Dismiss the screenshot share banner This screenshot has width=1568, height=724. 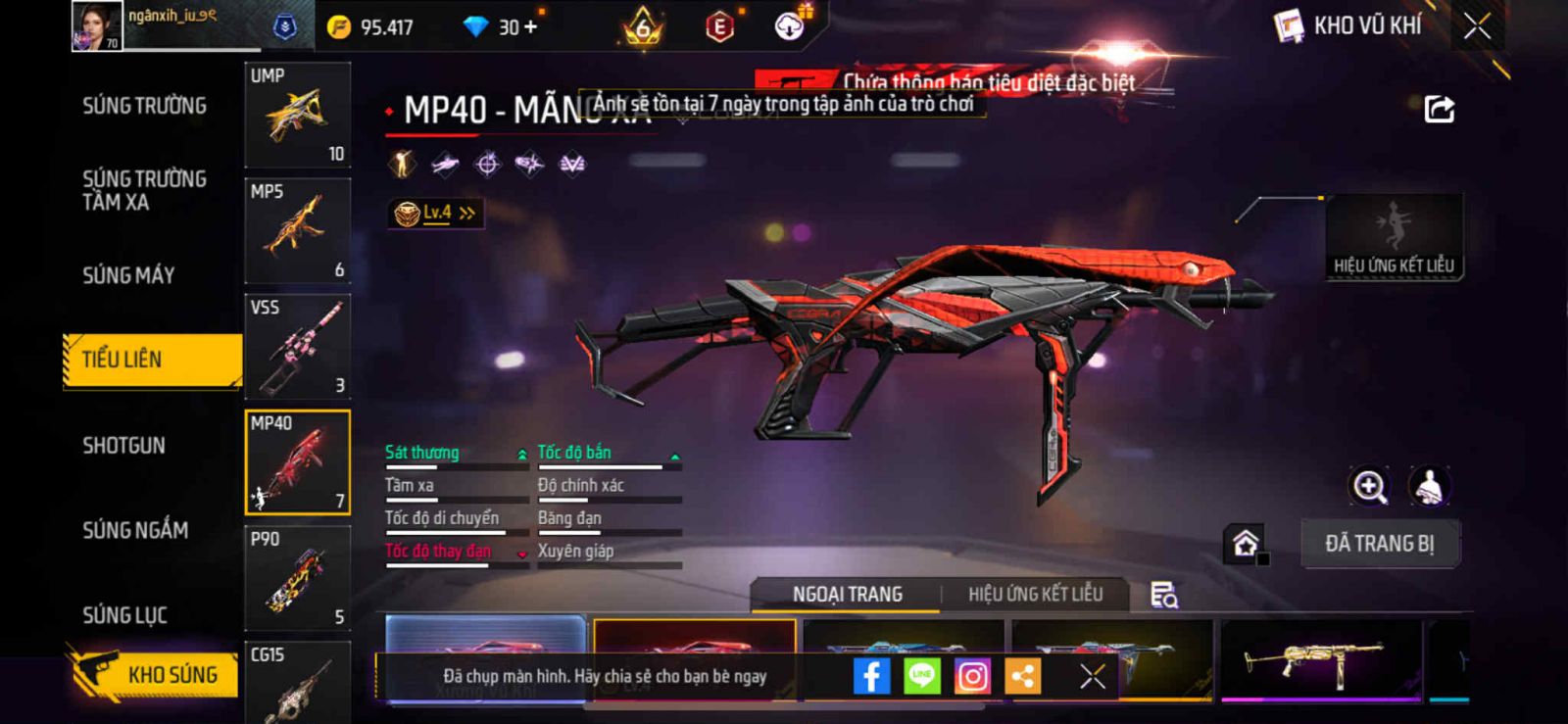click(1092, 676)
